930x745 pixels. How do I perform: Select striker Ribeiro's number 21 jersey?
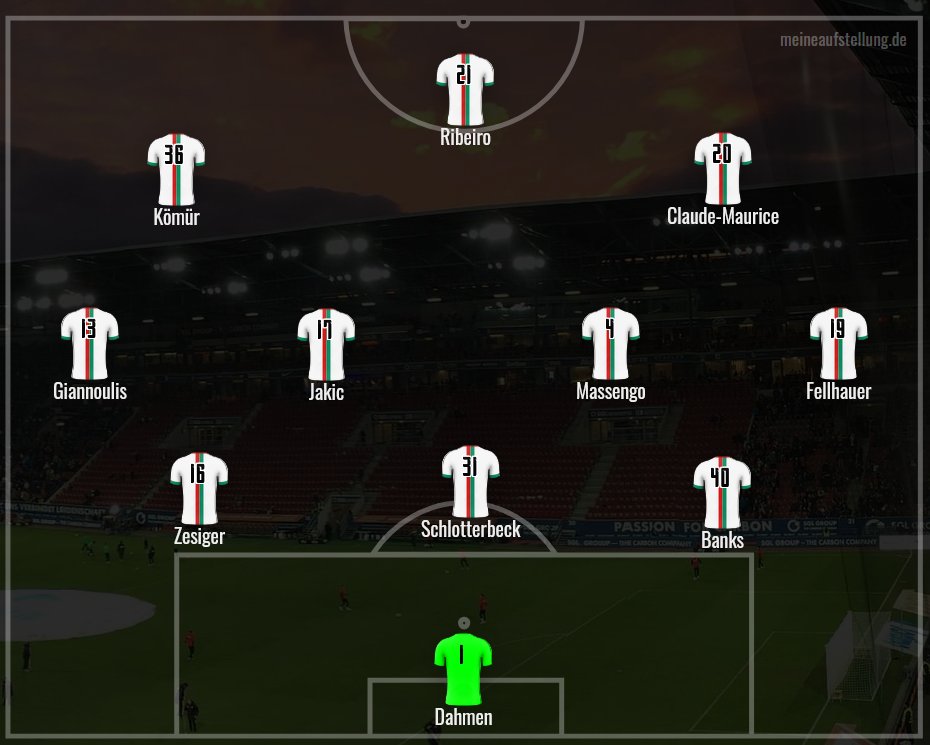click(x=464, y=90)
